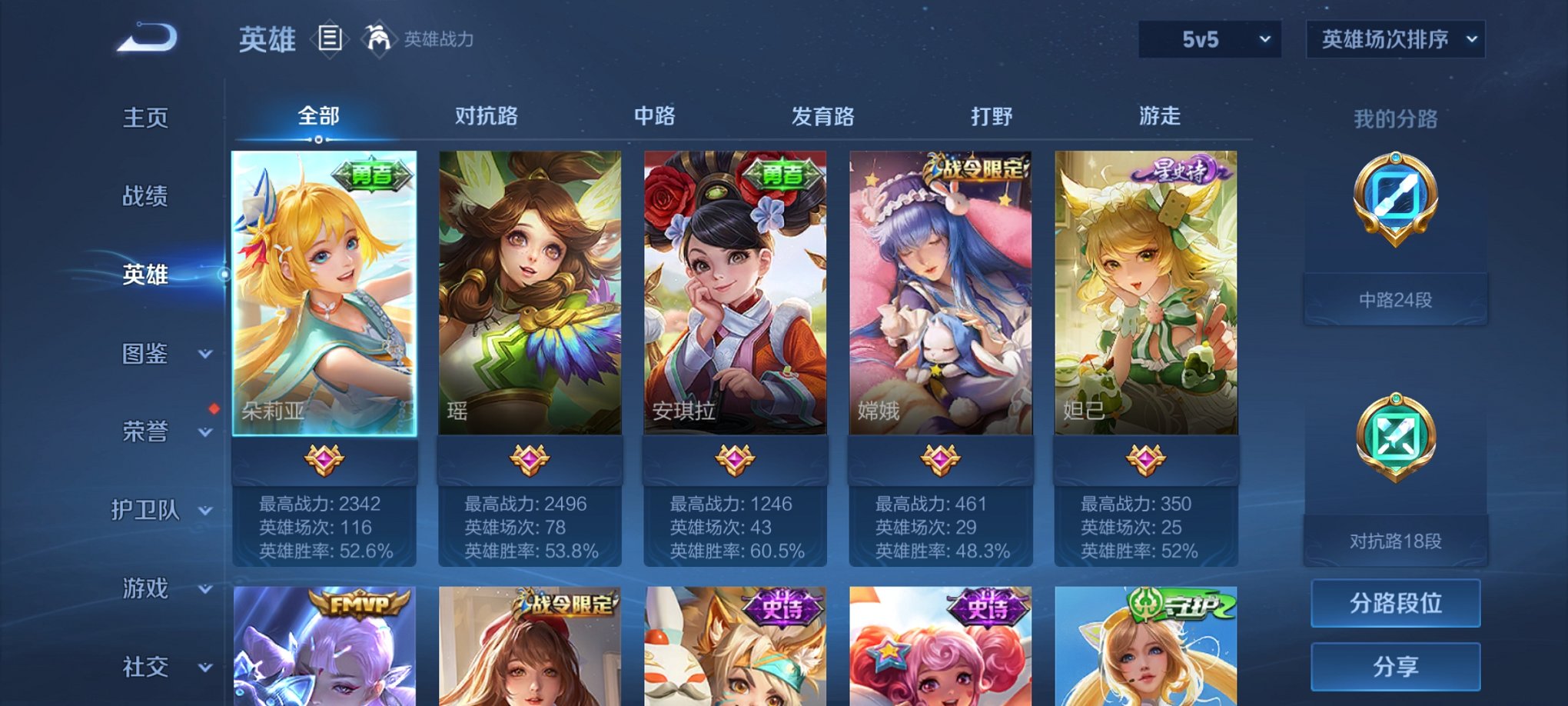Switch to the 游走 lane filter
The width and height of the screenshot is (1568, 706).
(x=1161, y=114)
